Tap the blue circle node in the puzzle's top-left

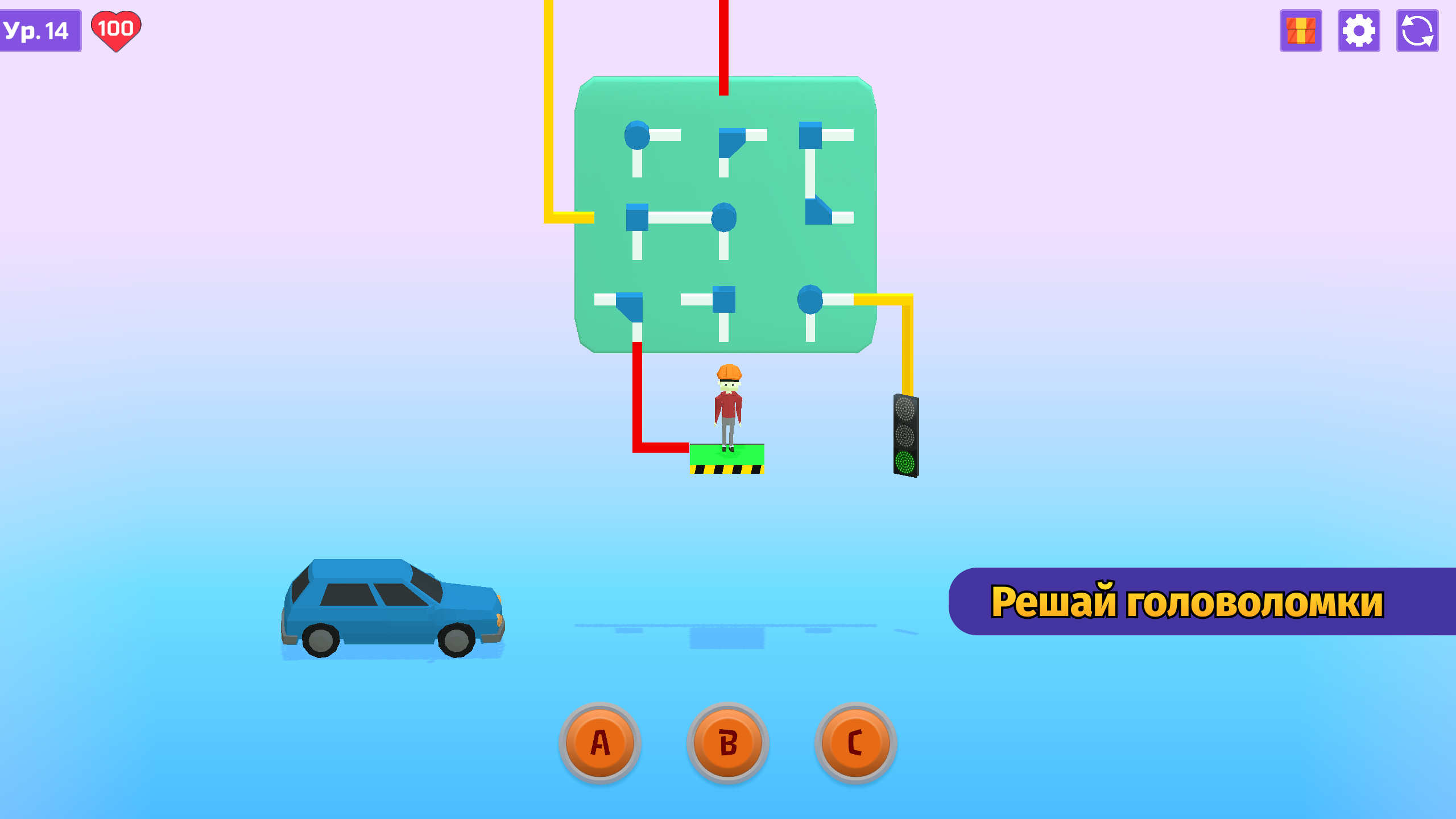637,135
